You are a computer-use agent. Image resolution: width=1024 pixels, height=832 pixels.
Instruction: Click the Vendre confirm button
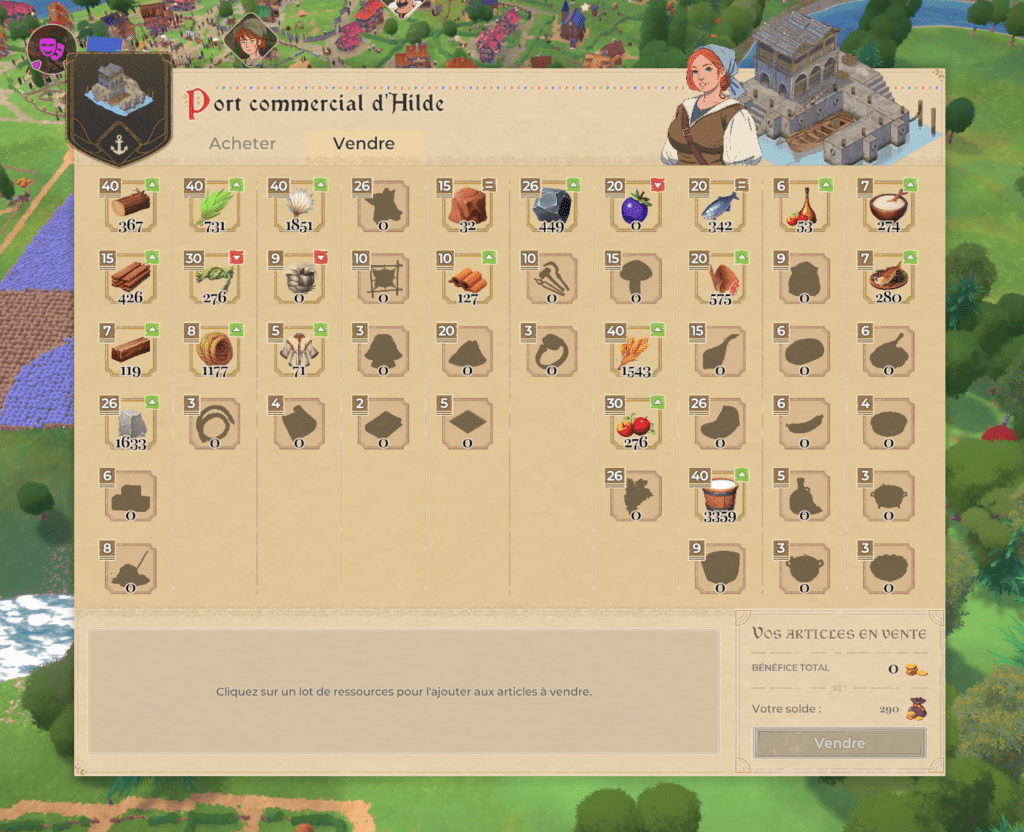(x=839, y=743)
